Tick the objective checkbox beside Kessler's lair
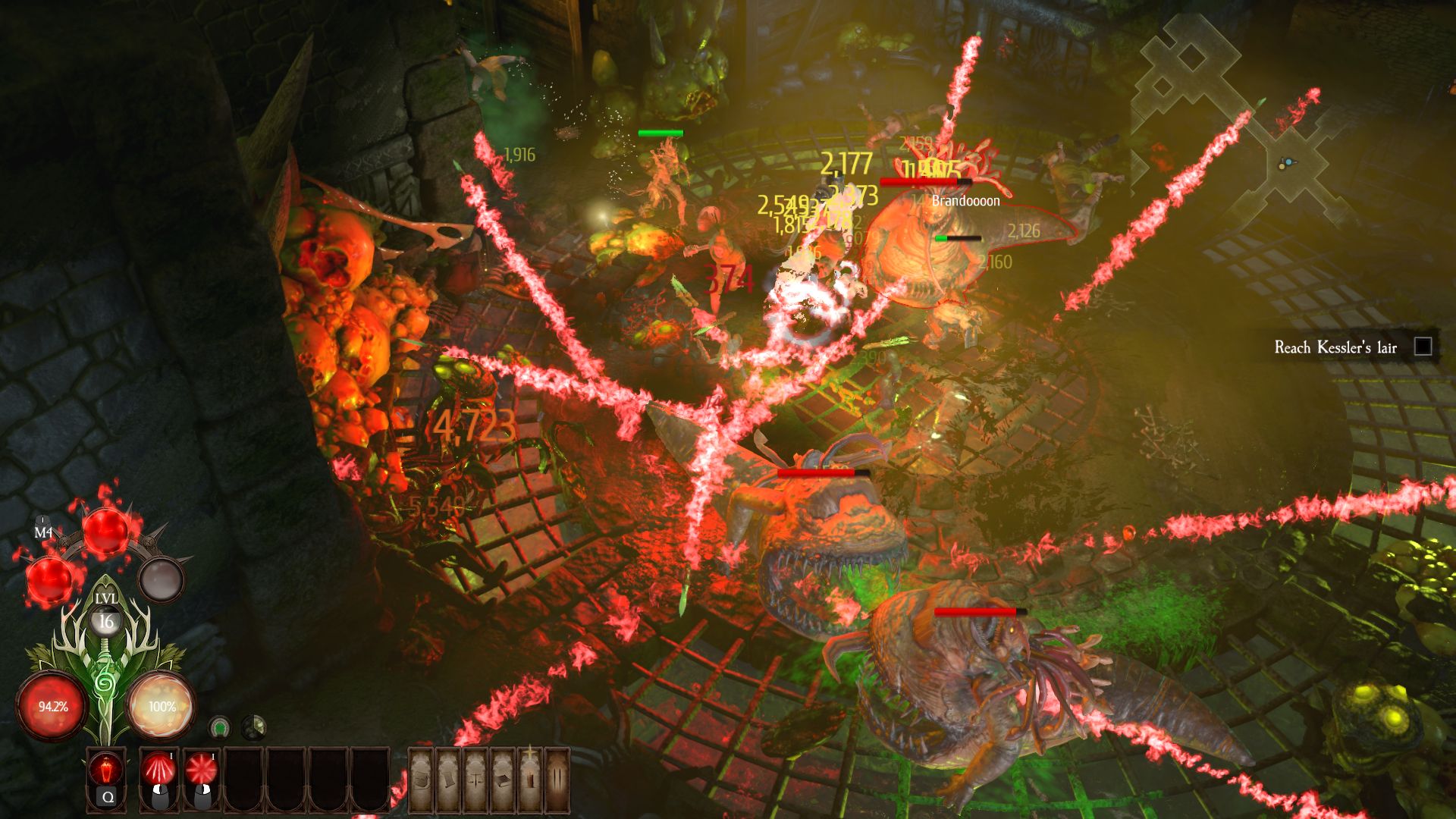 (1423, 347)
